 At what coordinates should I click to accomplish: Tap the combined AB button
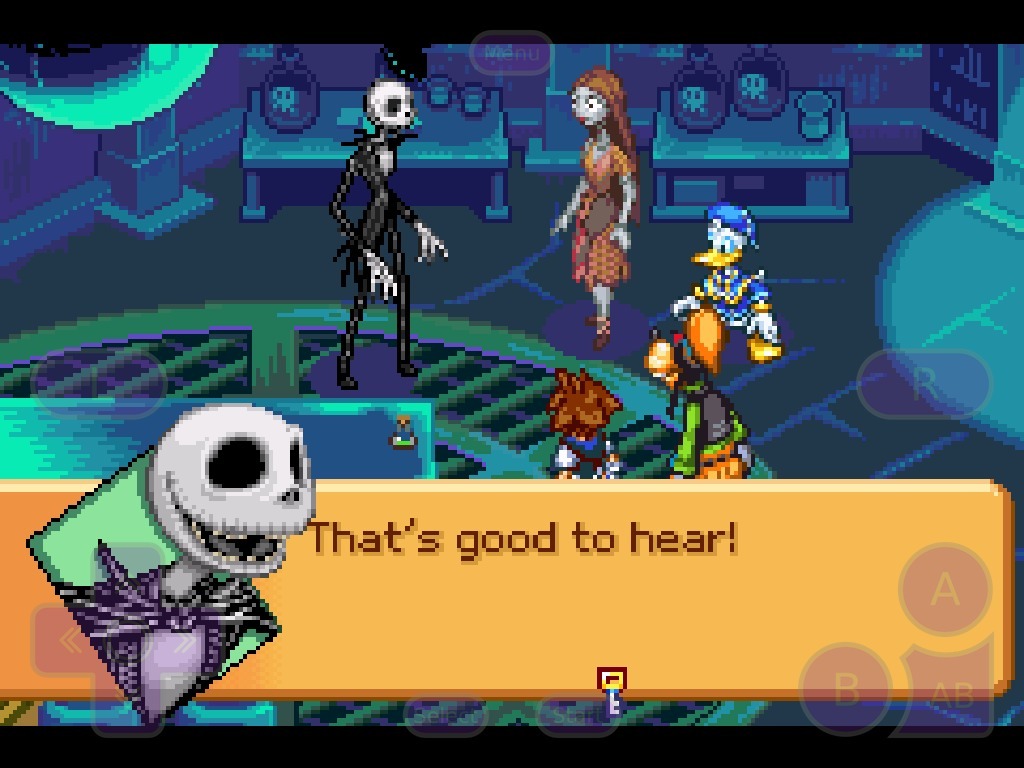[x=952, y=694]
